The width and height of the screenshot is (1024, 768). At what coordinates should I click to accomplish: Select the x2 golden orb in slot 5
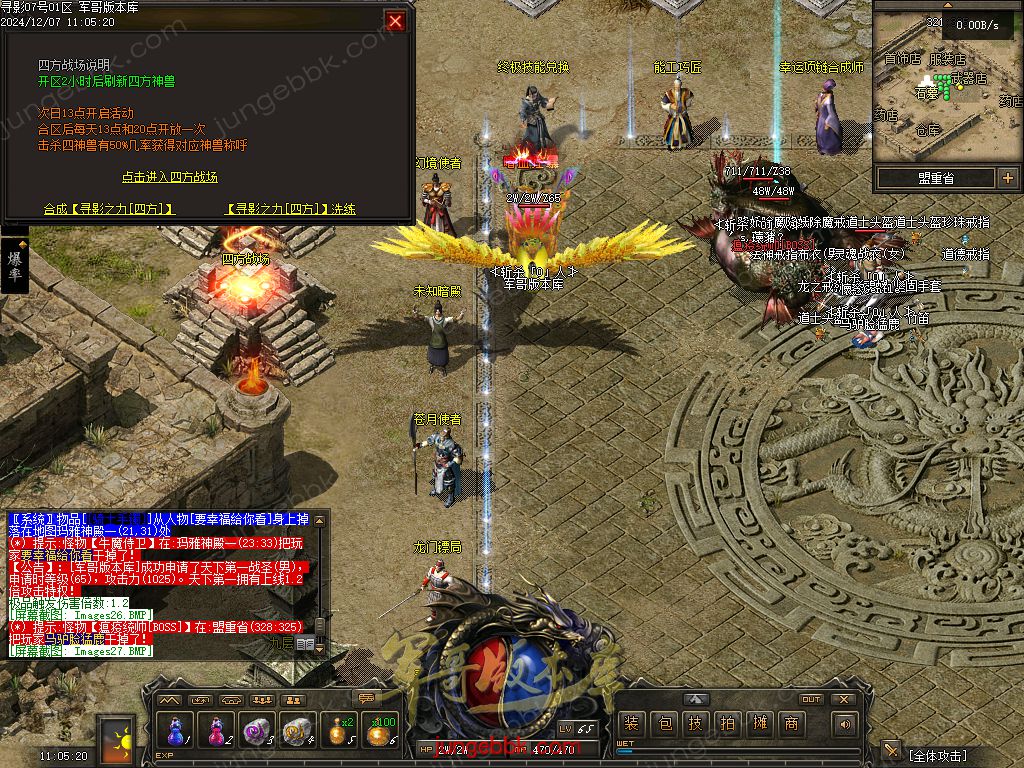pos(340,731)
